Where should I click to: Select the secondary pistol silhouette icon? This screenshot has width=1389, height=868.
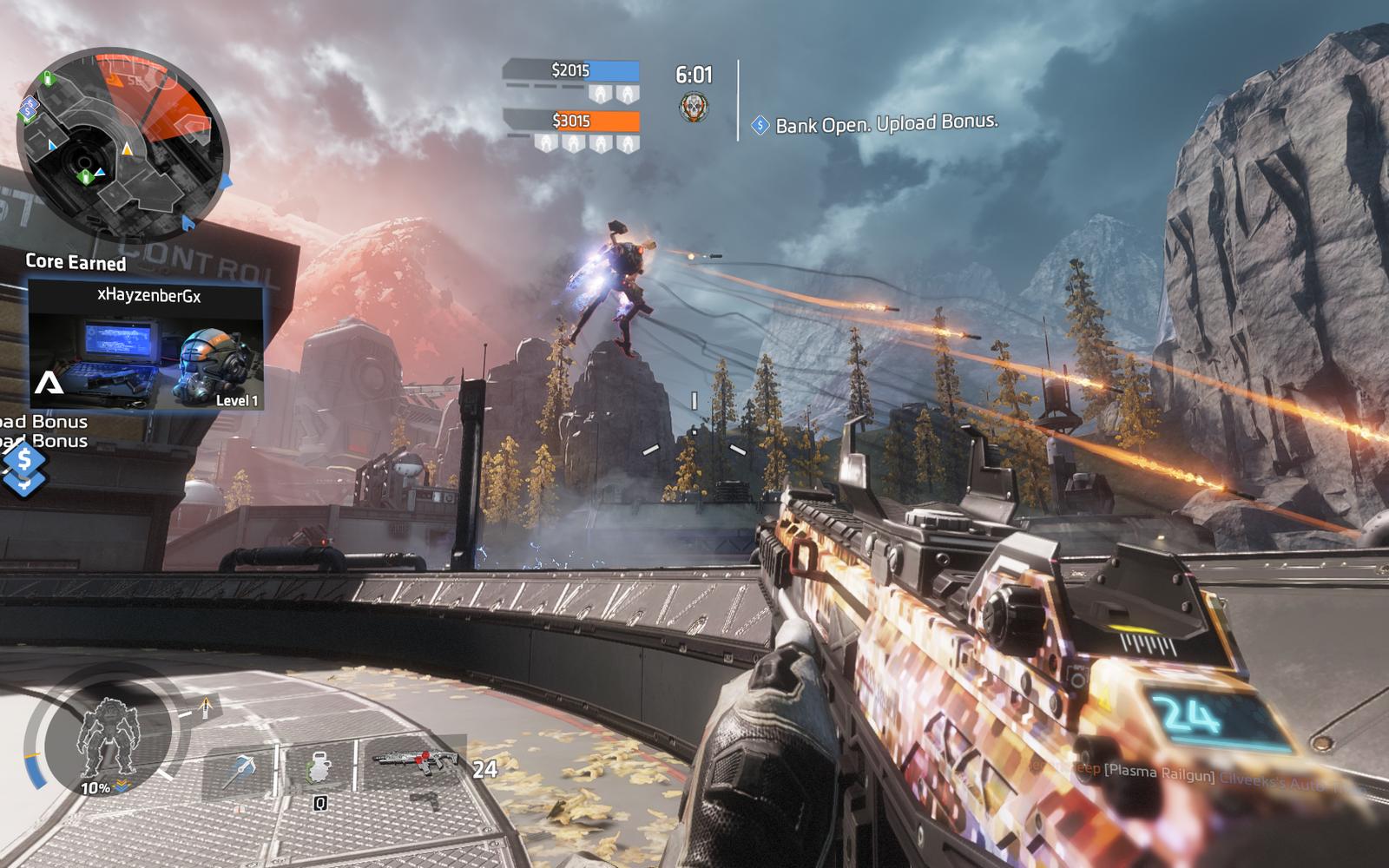425,799
